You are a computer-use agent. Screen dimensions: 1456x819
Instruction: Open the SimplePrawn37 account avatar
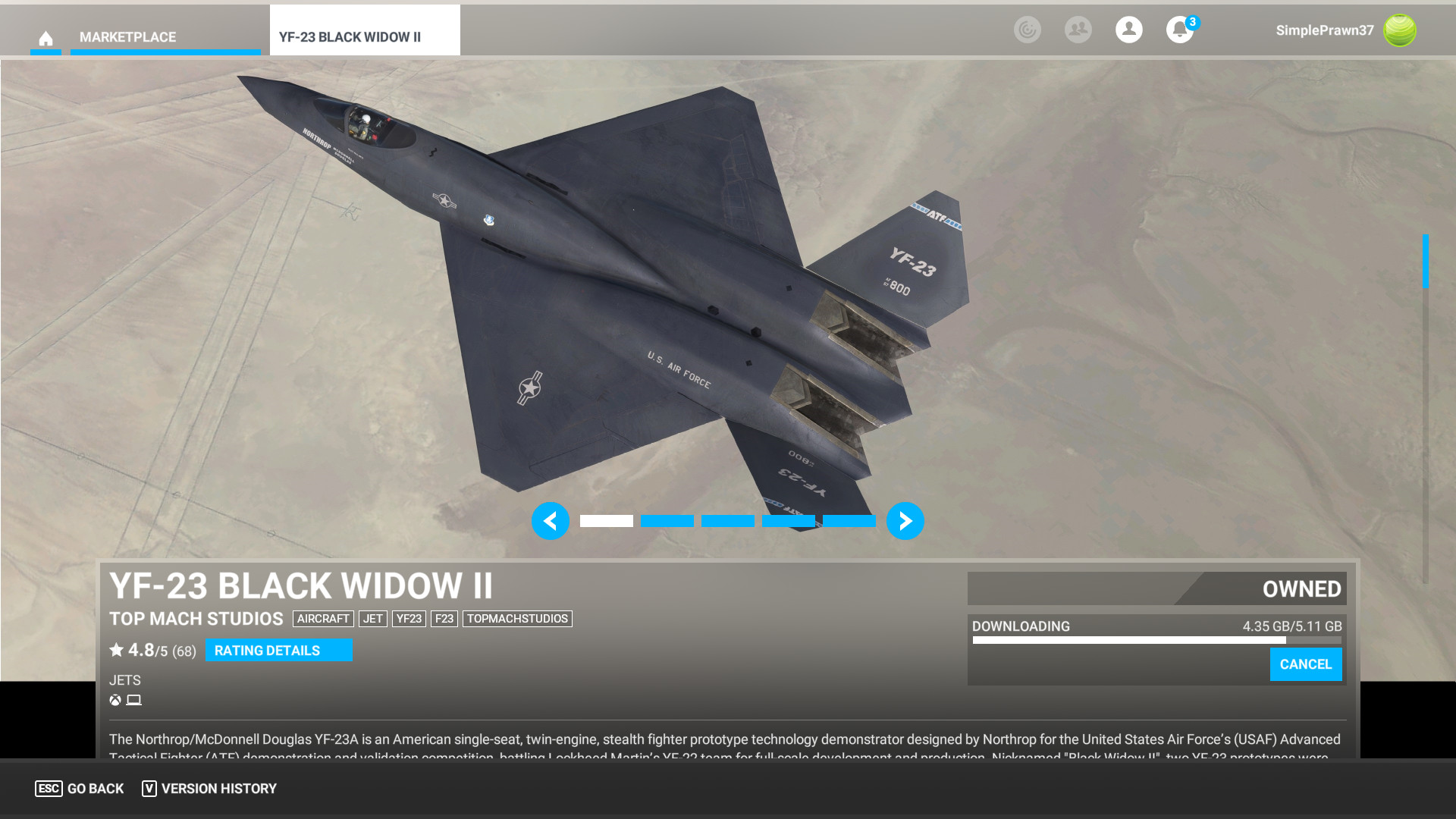(x=1399, y=30)
